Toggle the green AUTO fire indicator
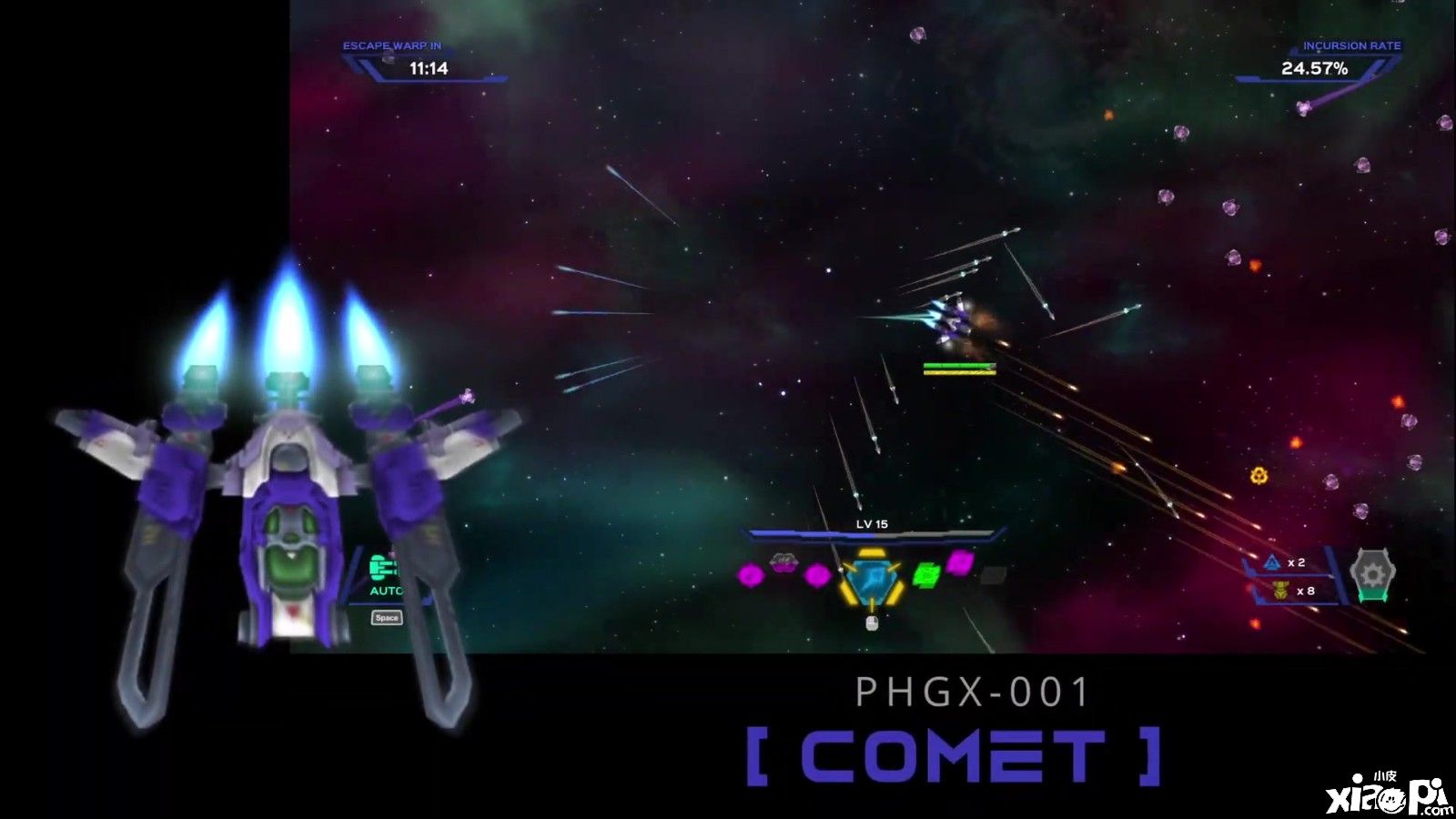The width and height of the screenshot is (1456, 819). [386, 575]
